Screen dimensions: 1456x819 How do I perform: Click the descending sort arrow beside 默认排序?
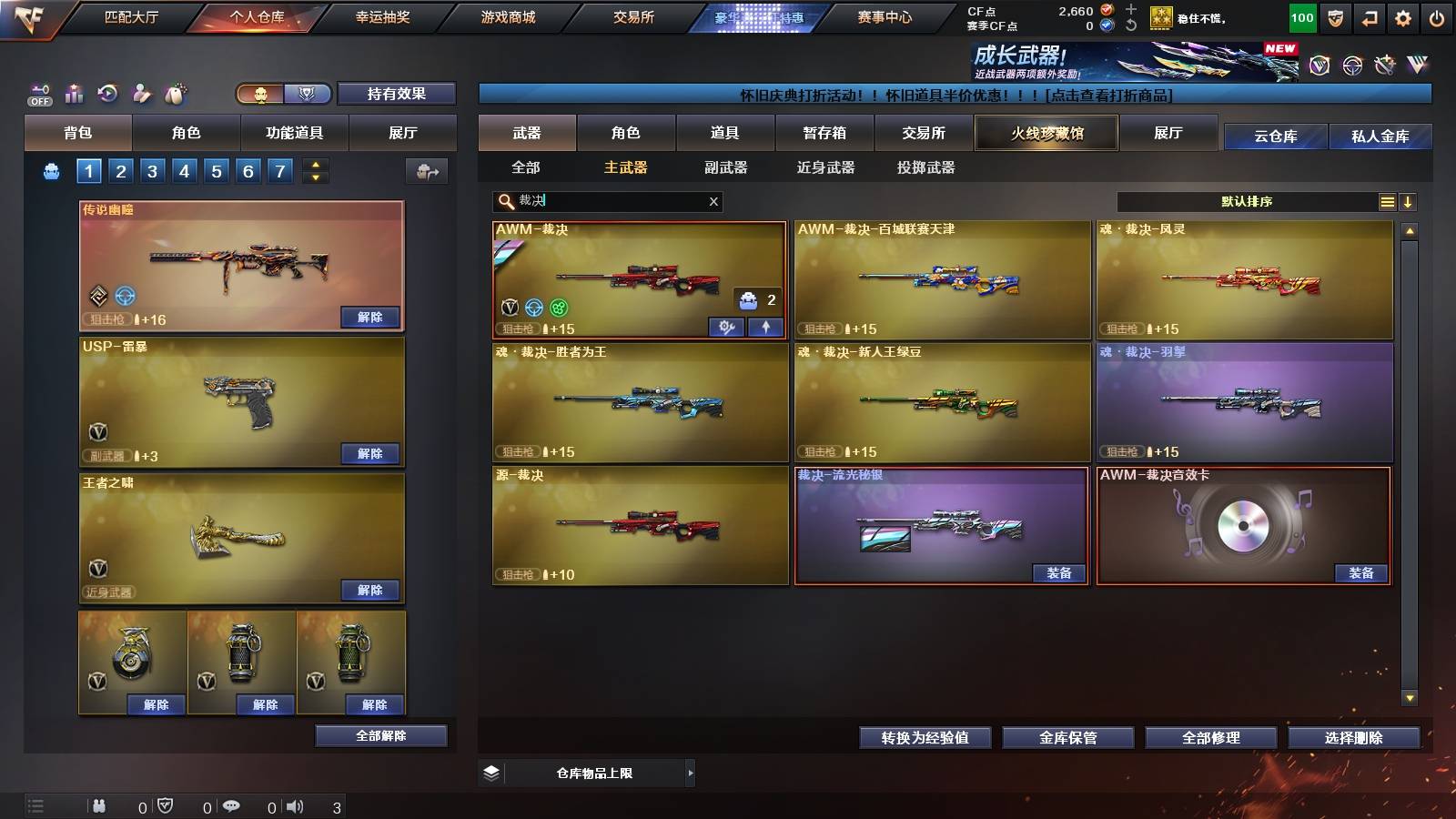click(1410, 201)
